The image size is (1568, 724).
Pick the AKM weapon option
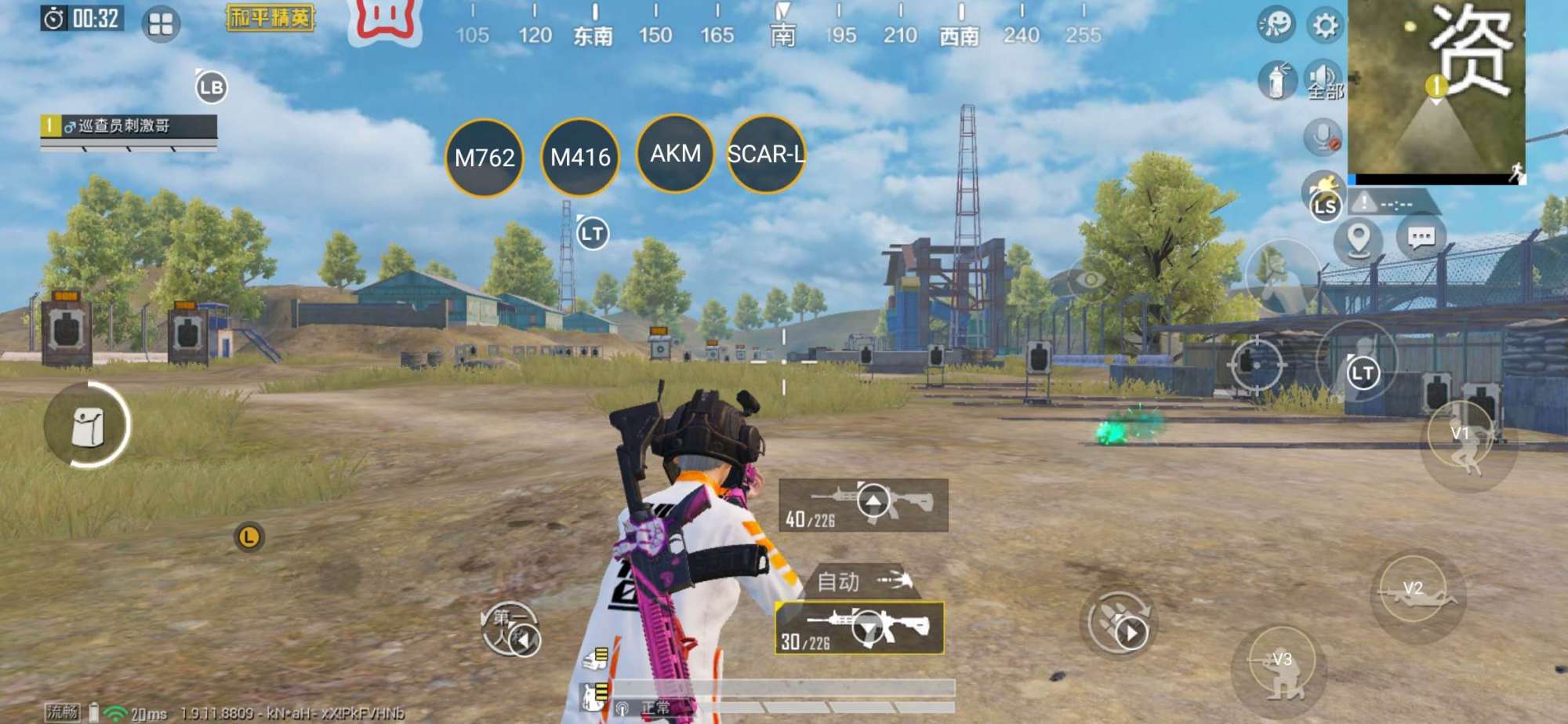[676, 153]
